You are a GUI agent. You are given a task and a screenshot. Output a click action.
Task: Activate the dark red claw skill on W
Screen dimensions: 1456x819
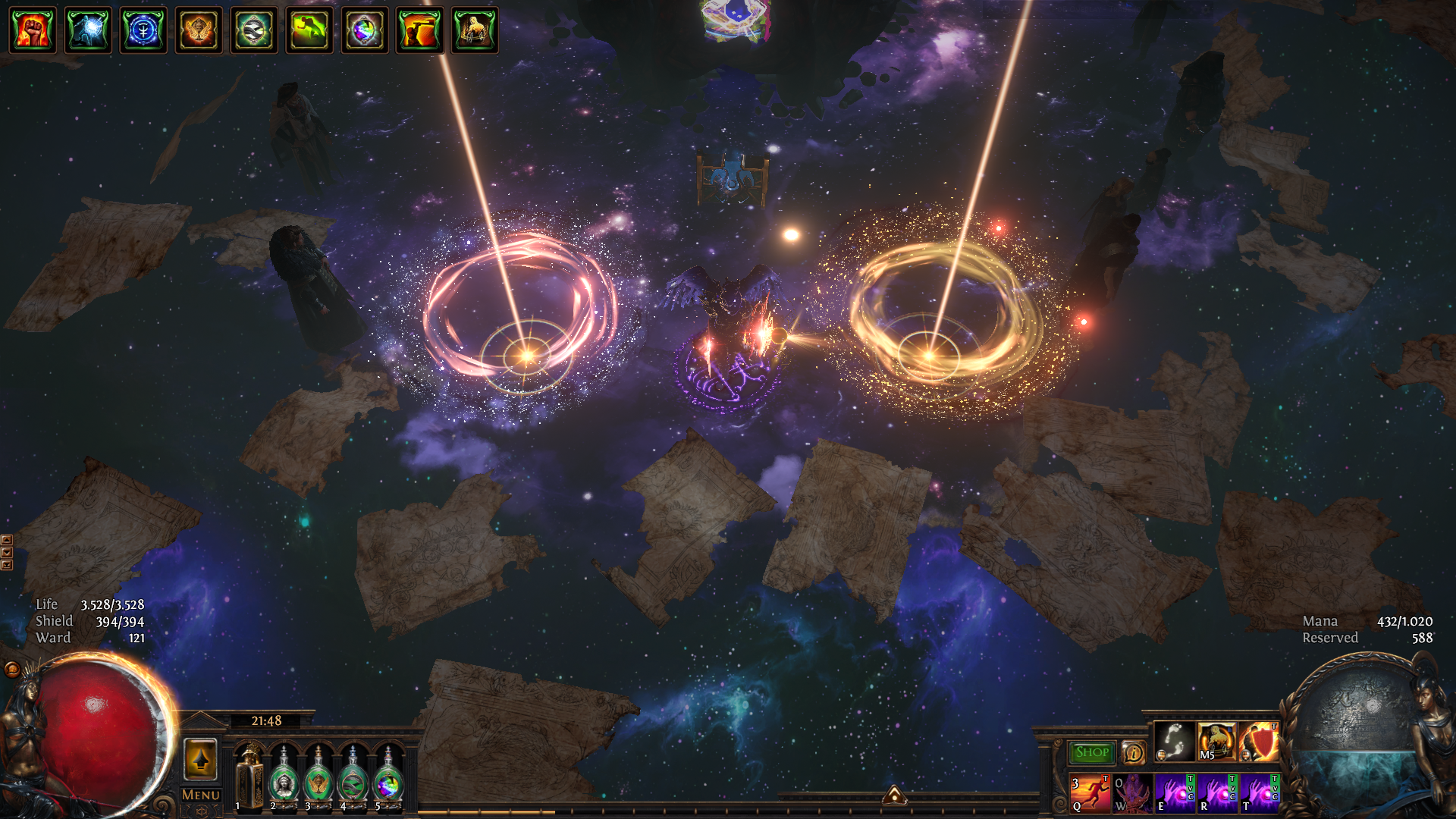click(1132, 793)
